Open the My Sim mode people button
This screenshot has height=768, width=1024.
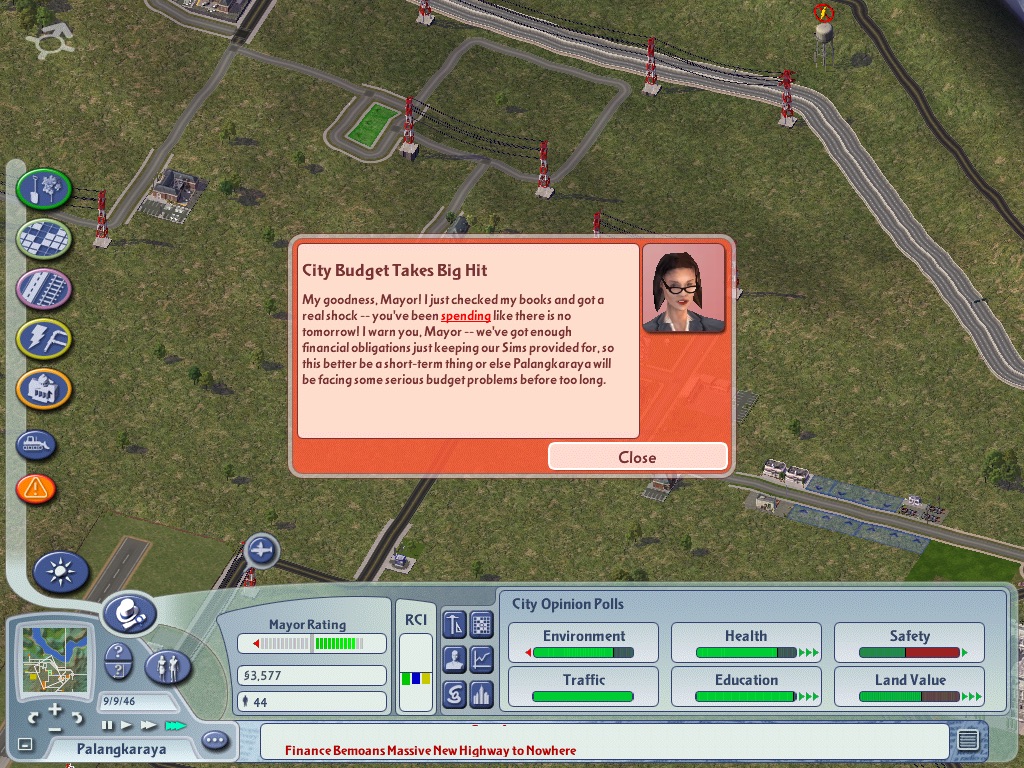coord(168,666)
